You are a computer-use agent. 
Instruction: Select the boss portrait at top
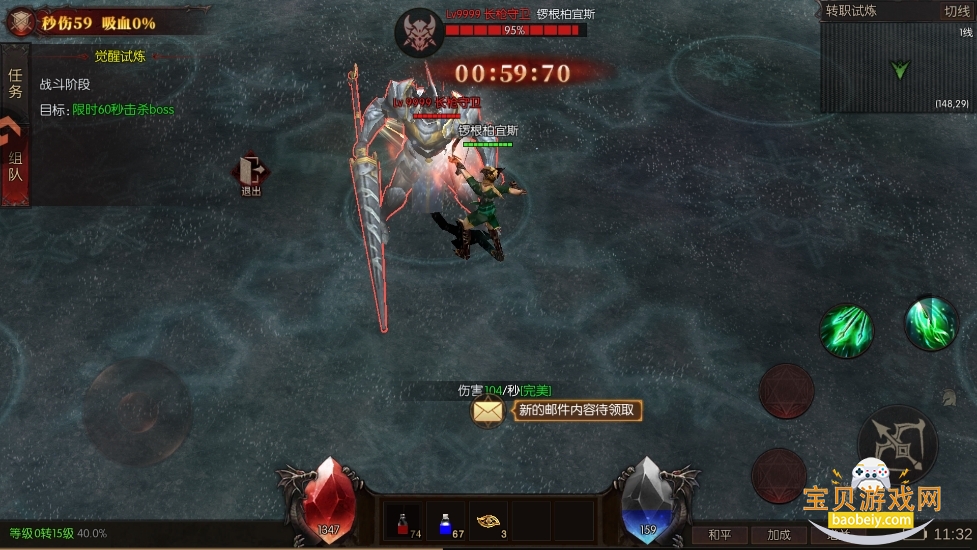419,33
